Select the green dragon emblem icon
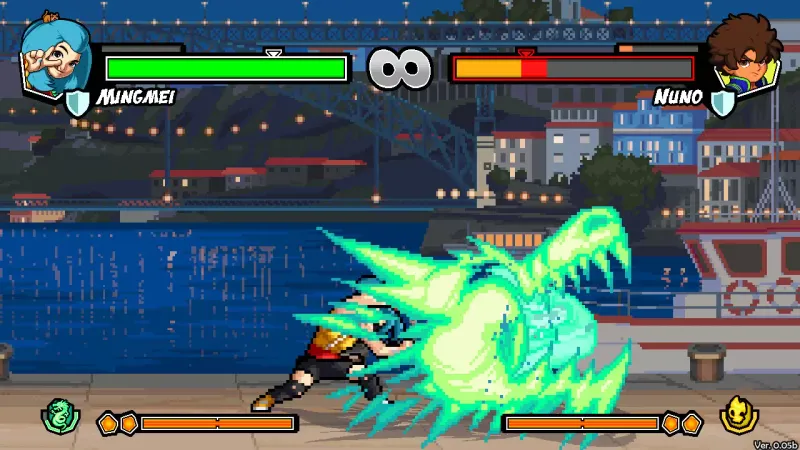 click(58, 415)
